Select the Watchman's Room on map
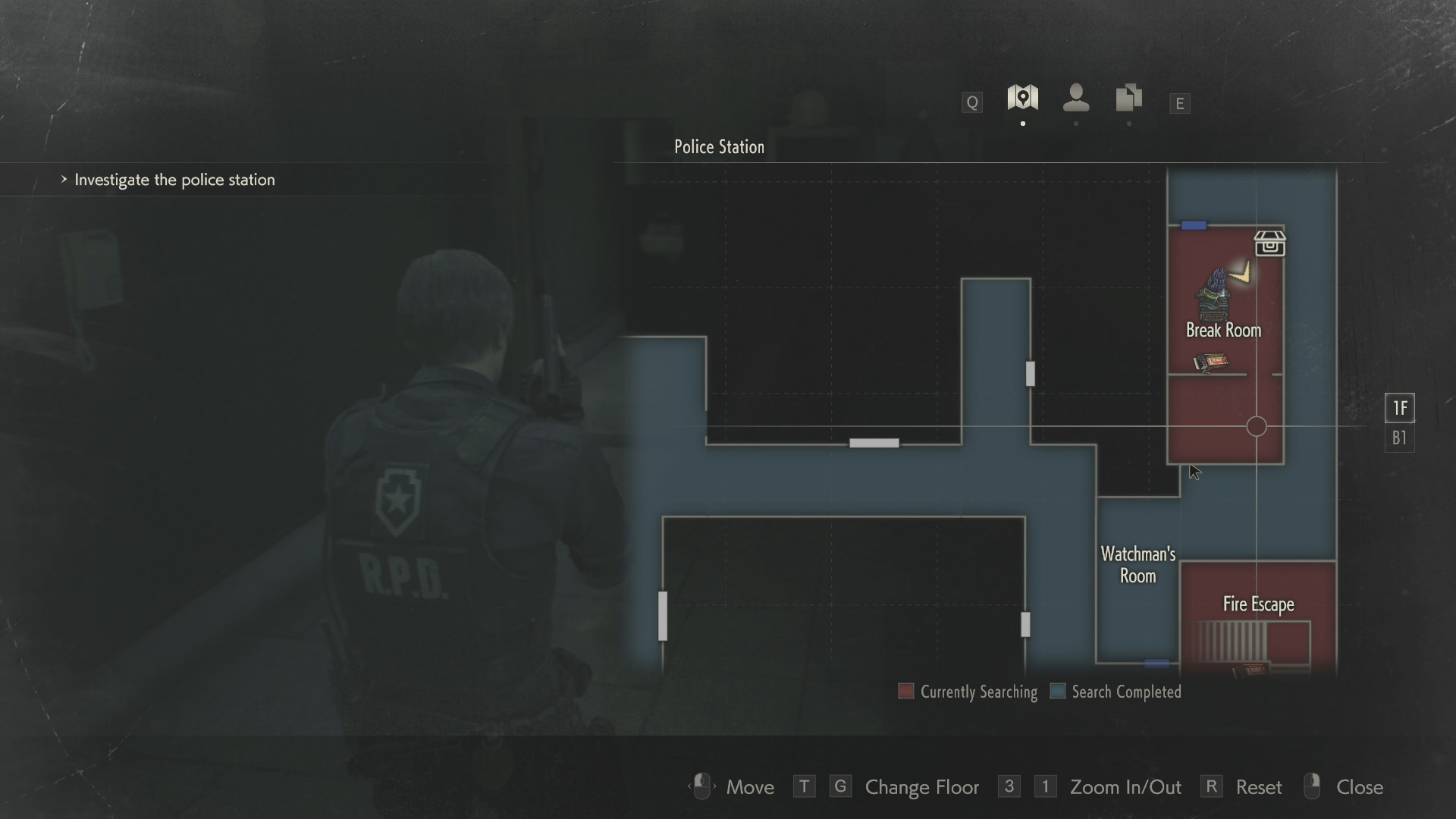 (x=1137, y=565)
